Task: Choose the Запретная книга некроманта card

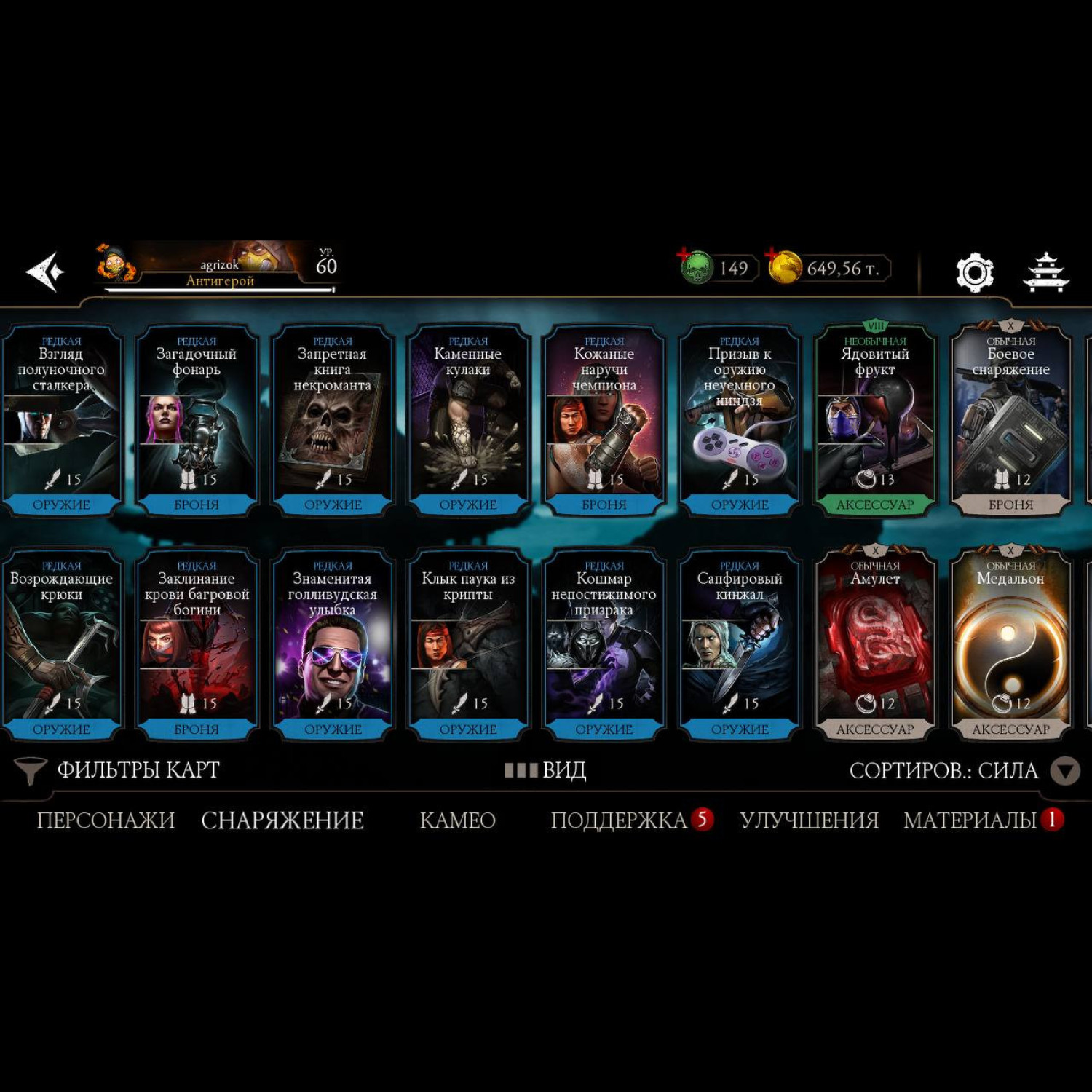Action: tap(333, 419)
